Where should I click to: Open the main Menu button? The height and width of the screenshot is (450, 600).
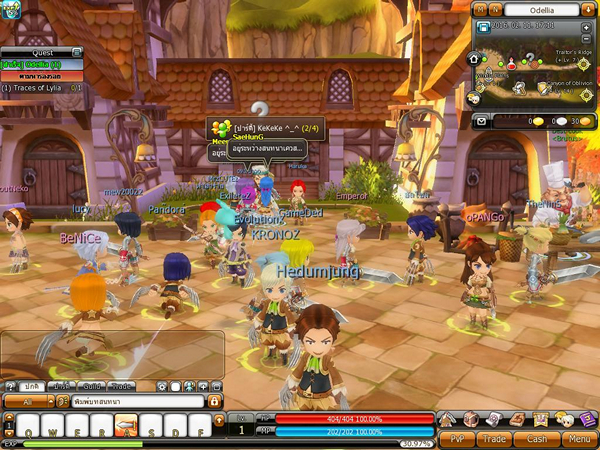tap(577, 438)
